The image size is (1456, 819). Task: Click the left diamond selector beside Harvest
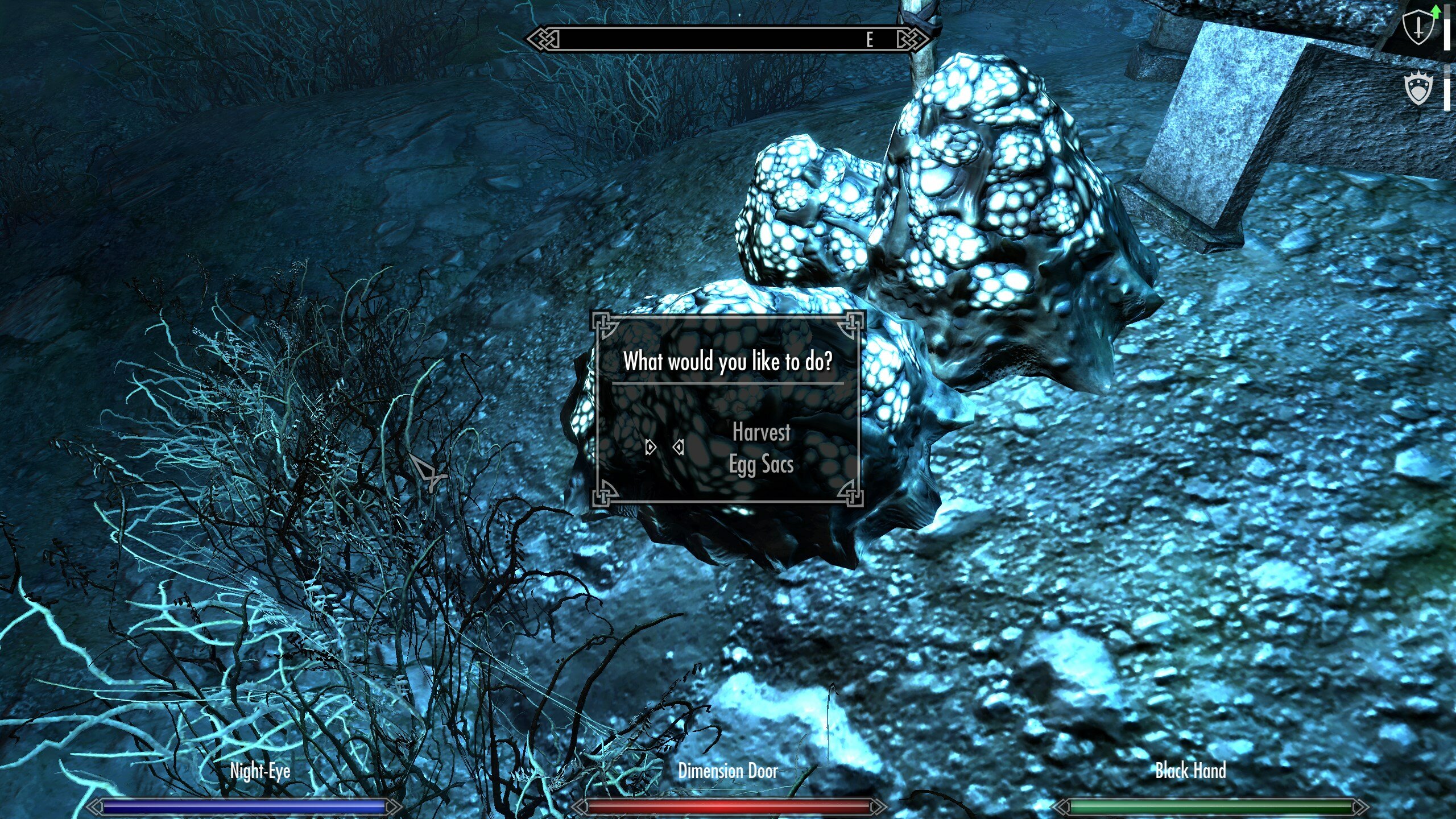click(x=652, y=448)
